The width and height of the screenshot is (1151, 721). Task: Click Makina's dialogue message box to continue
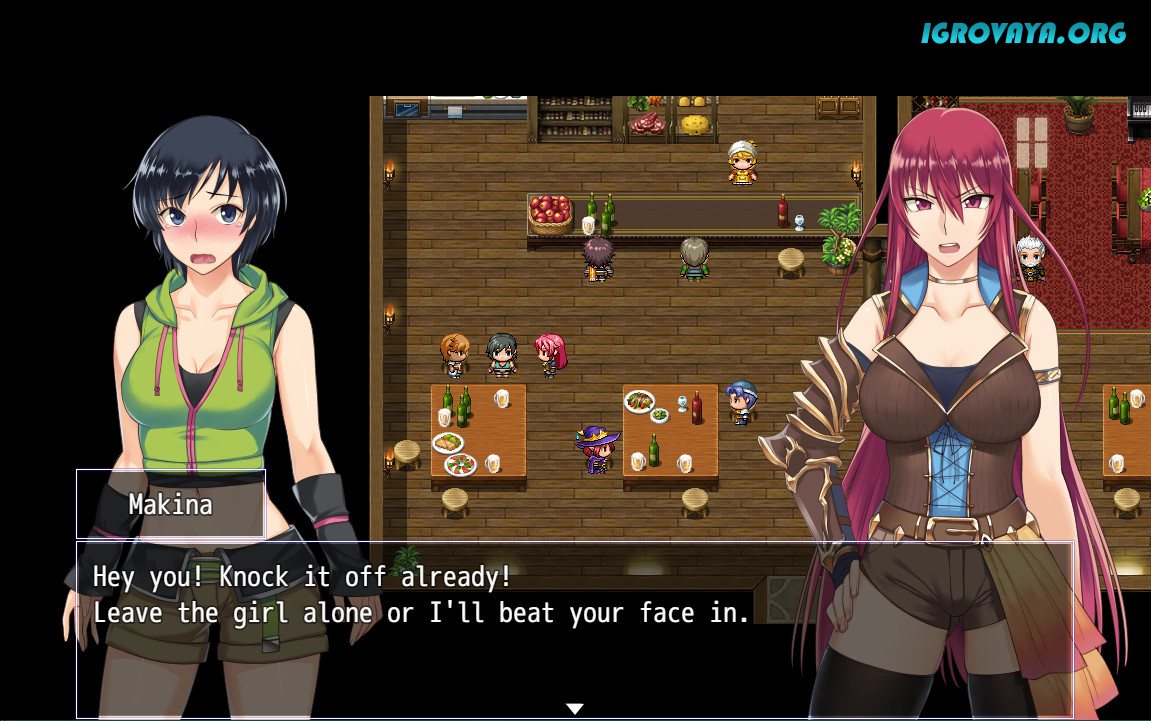574,629
